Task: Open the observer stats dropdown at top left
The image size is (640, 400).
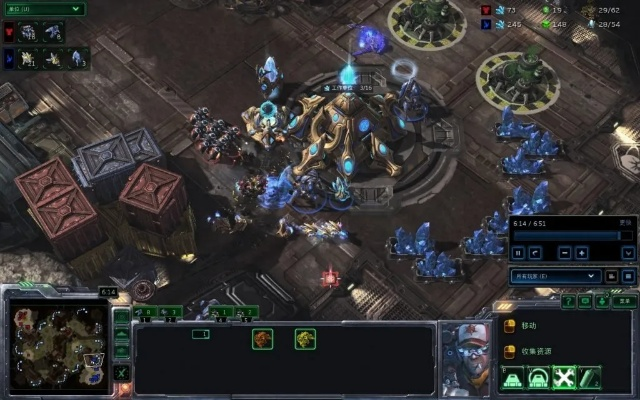Action: pyautogui.click(x=43, y=9)
